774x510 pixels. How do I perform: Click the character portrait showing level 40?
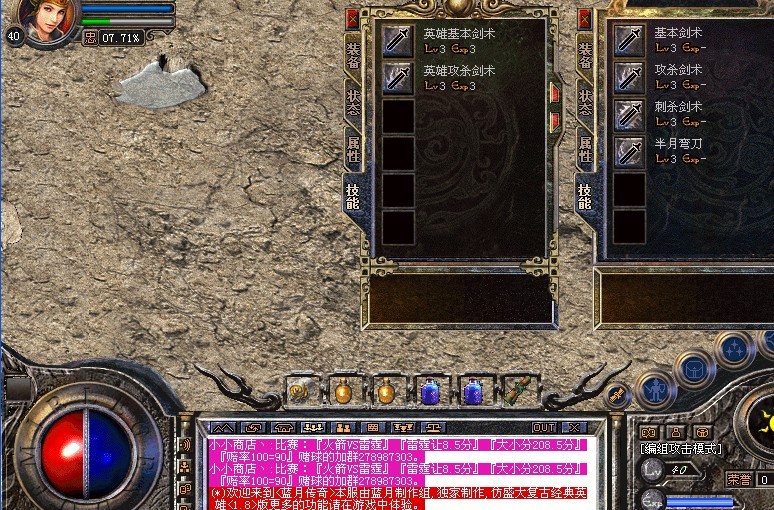point(48,20)
